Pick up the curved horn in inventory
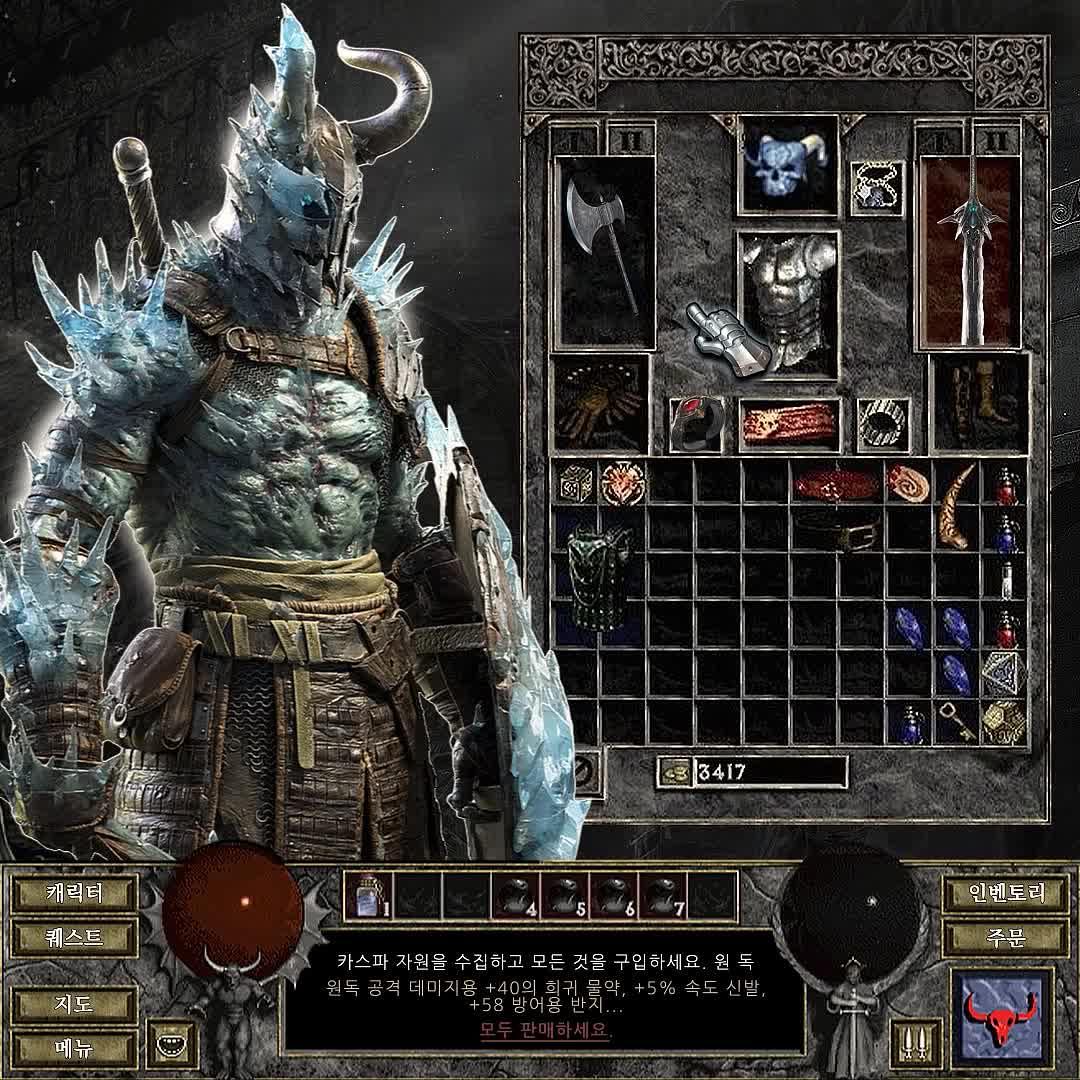1080x1080 pixels. pos(959,506)
